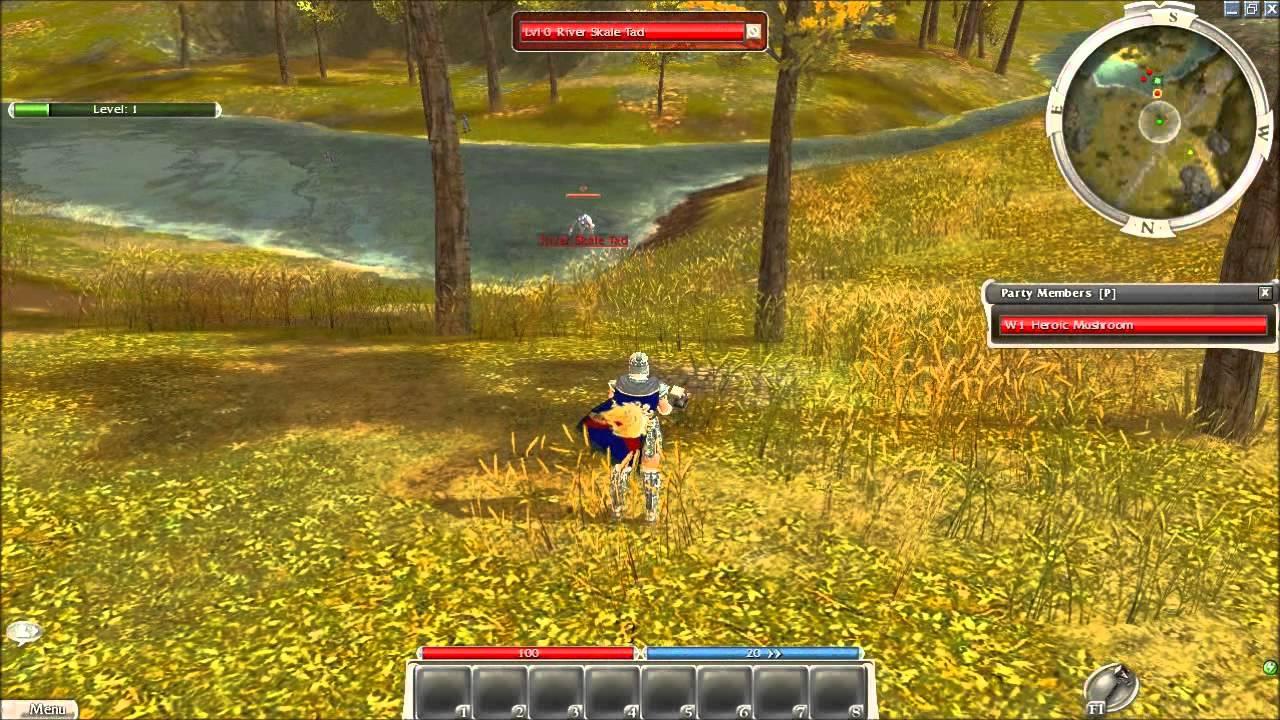The width and height of the screenshot is (1280, 720).
Task: Close the game window
Action: (x=1269, y=8)
